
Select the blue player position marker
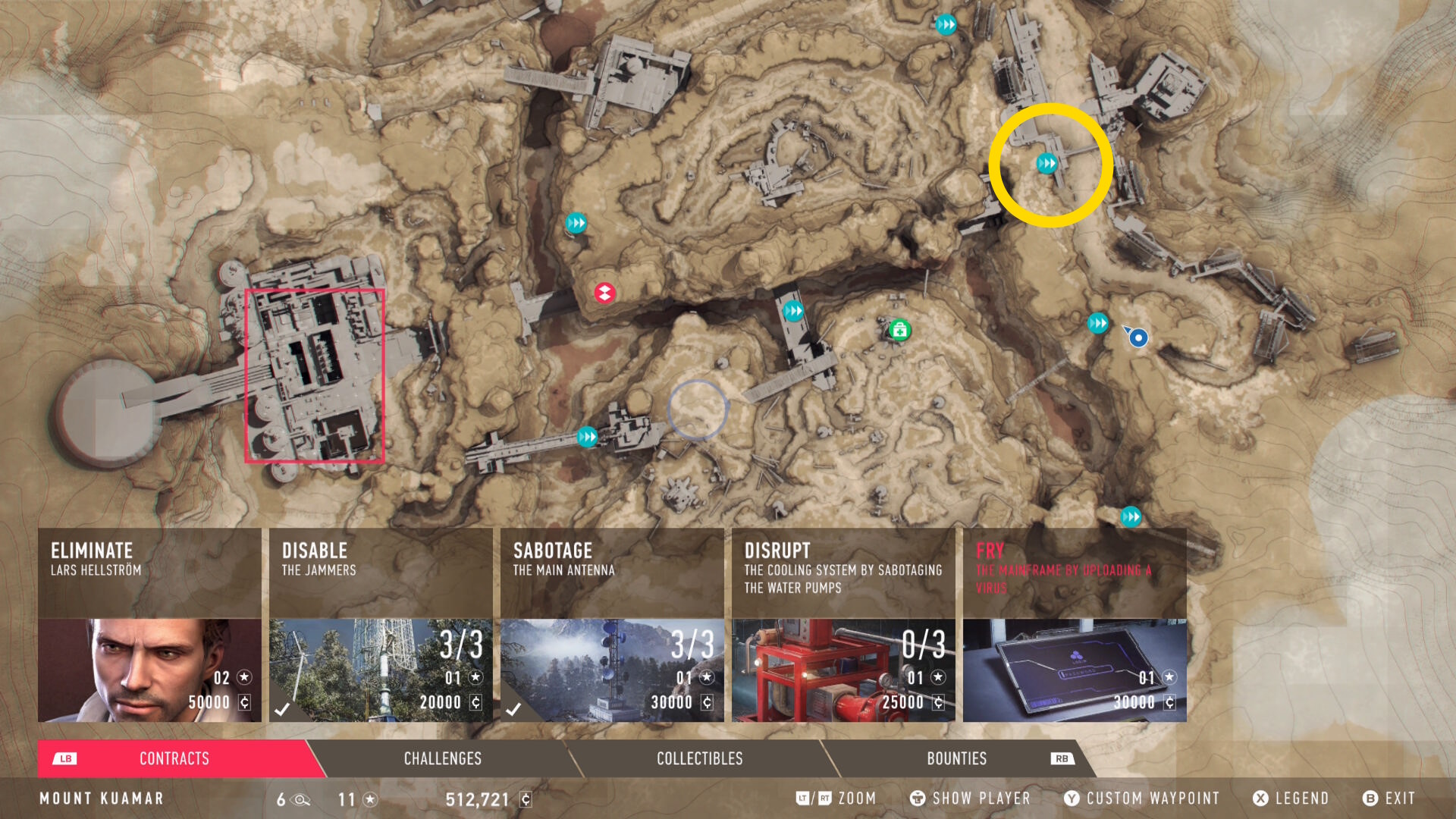coord(1137,338)
